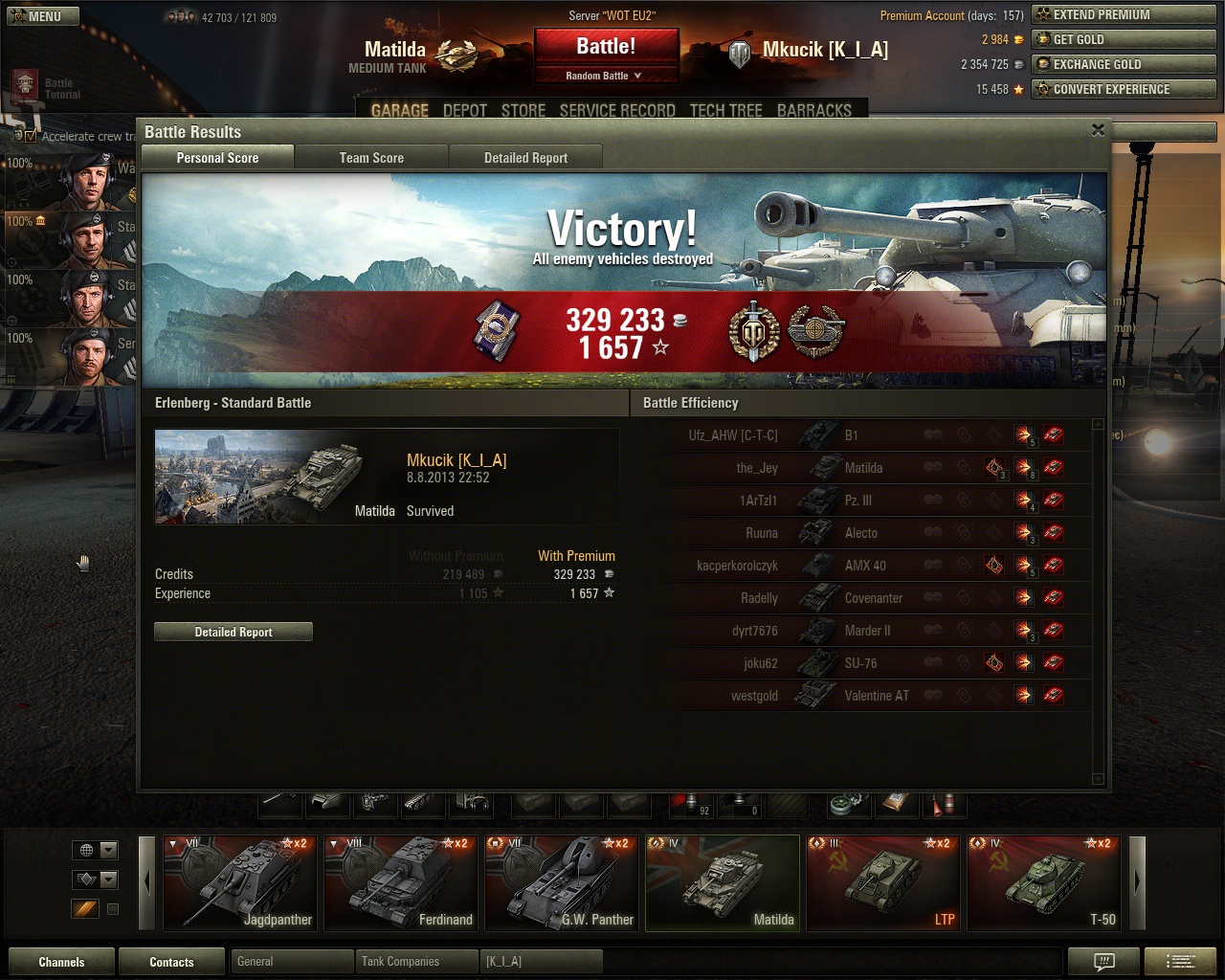Viewport: 1225px width, 980px height.
Task: Switch to the Team Score tab
Action: coord(371,158)
